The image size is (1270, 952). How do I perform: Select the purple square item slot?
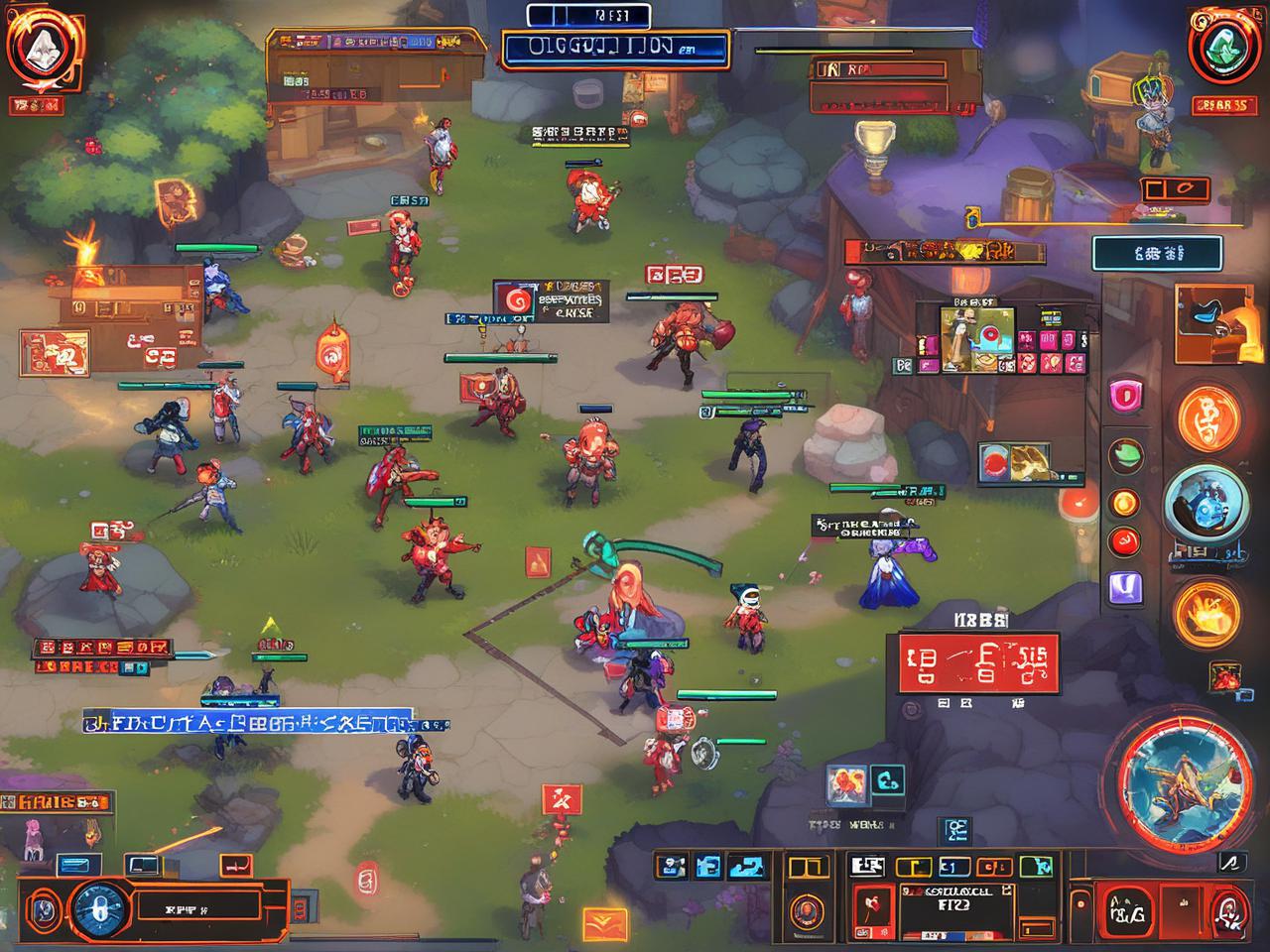coord(1125,589)
